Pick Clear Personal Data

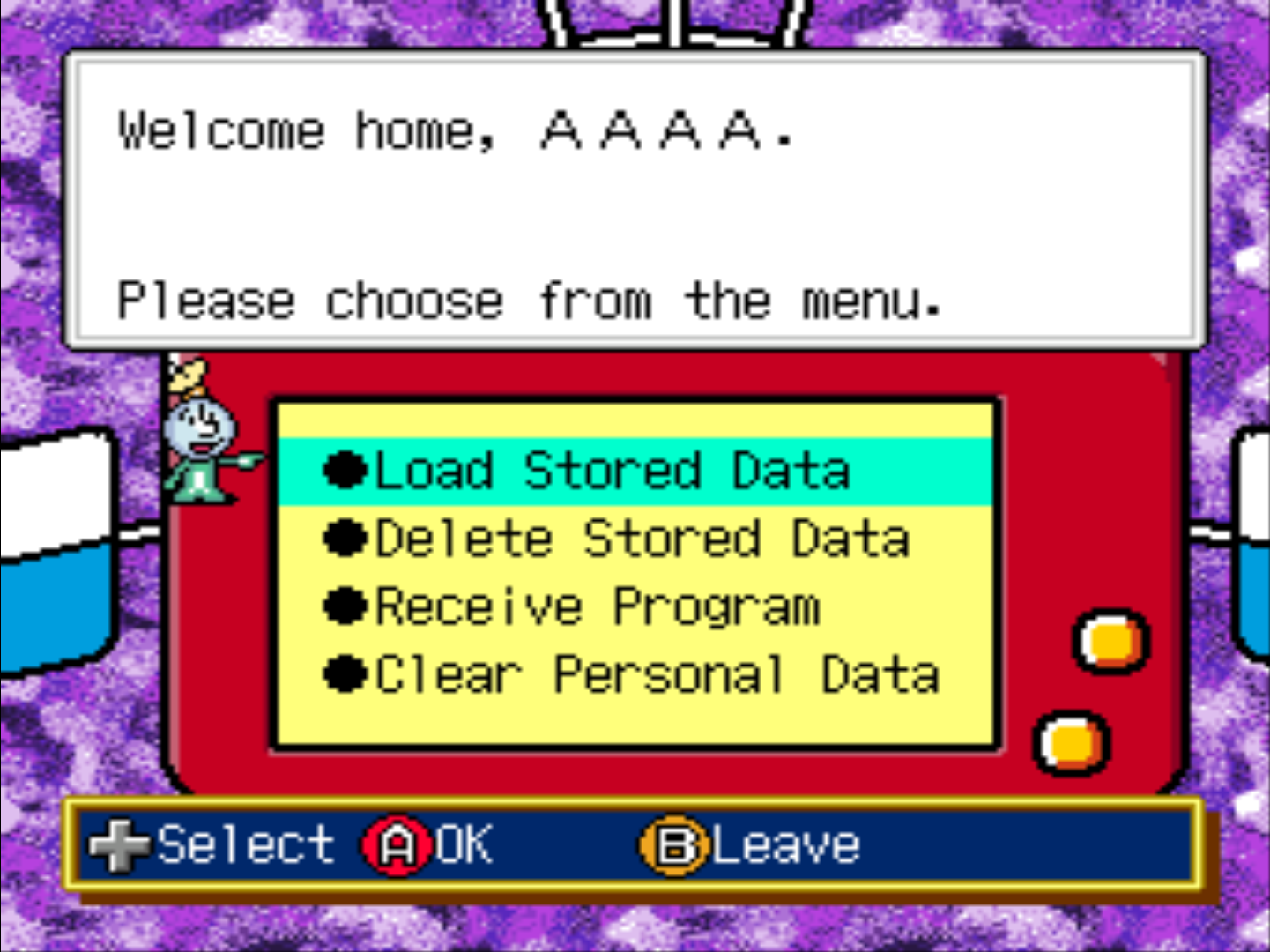click(657, 676)
